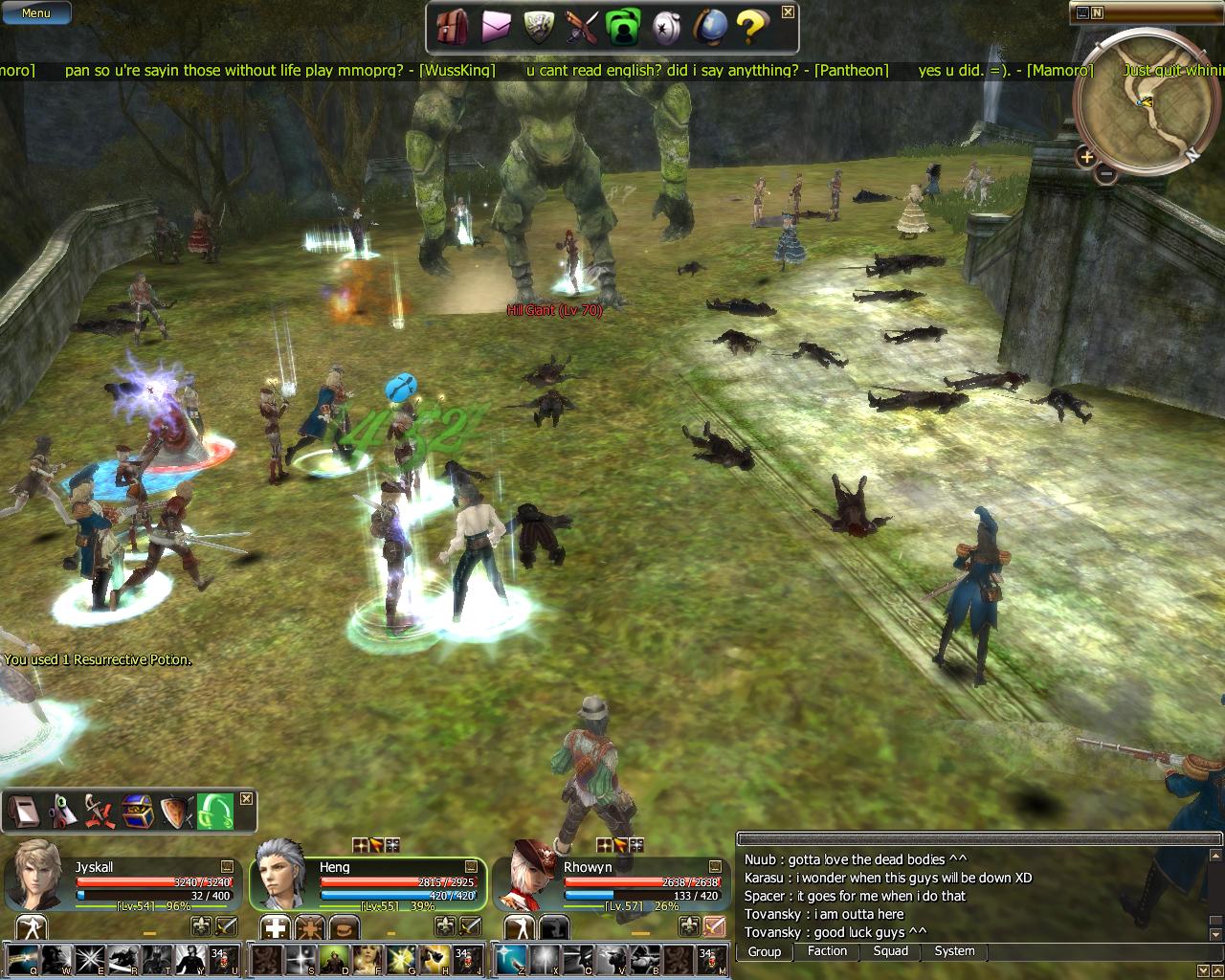1225x980 pixels.
Task: Open the Menu button
Action: coord(35,13)
